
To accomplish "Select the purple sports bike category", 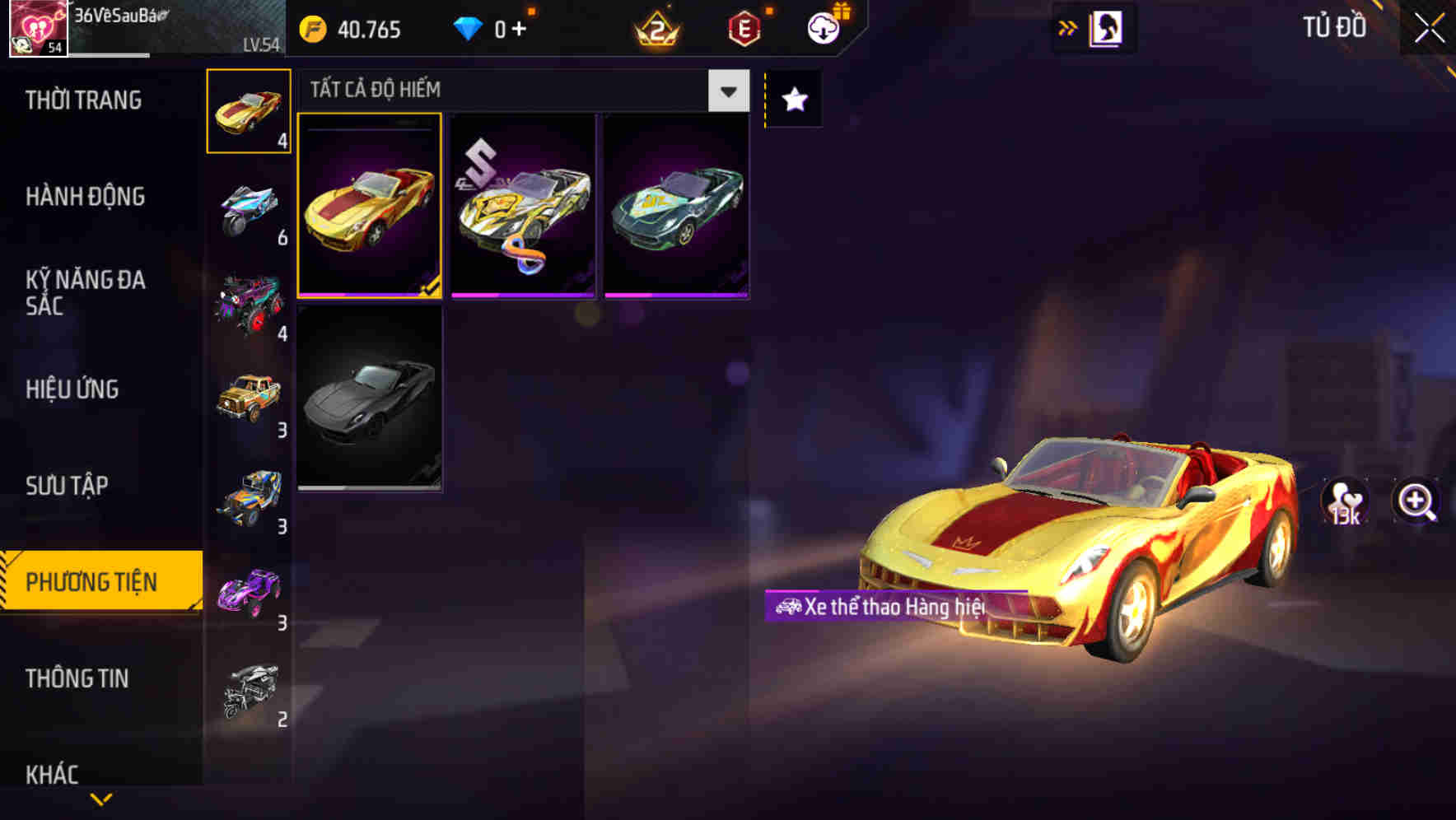I will pyautogui.click(x=247, y=591).
